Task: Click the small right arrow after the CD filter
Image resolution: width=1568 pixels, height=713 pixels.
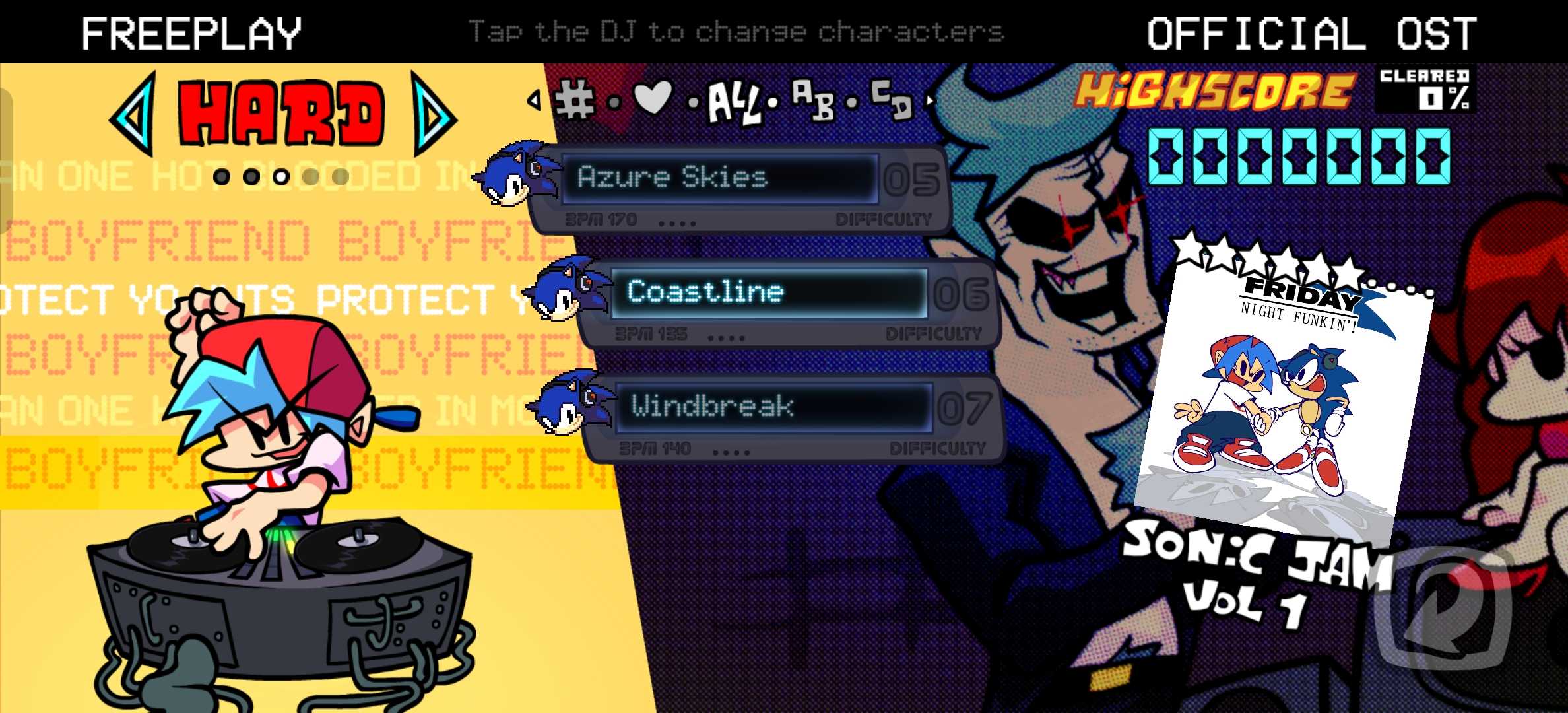Action: click(931, 101)
